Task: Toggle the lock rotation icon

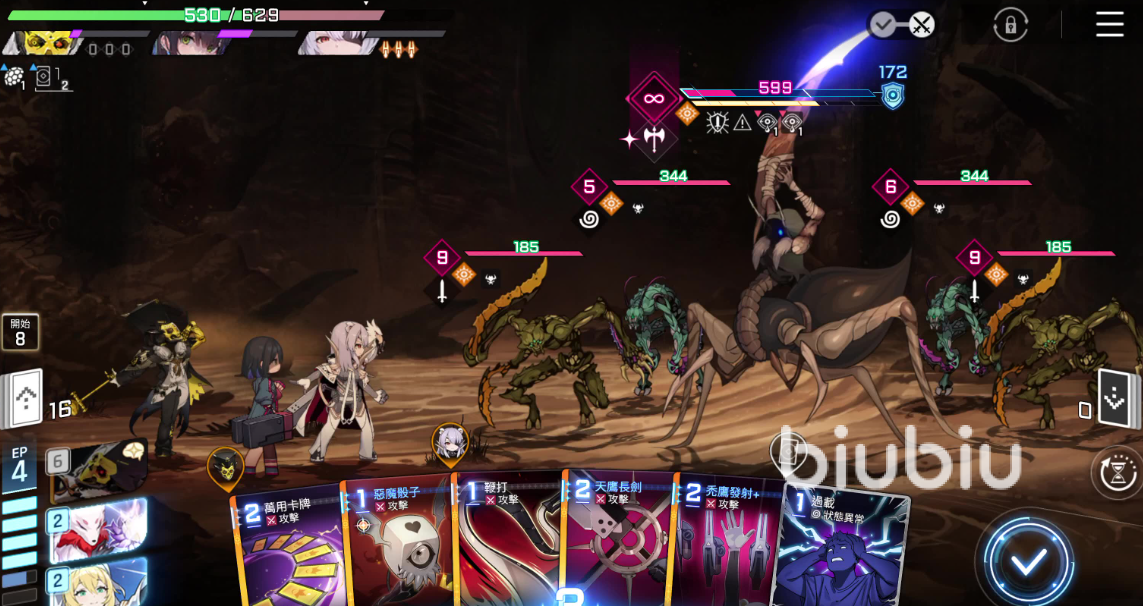Action: point(1011,25)
